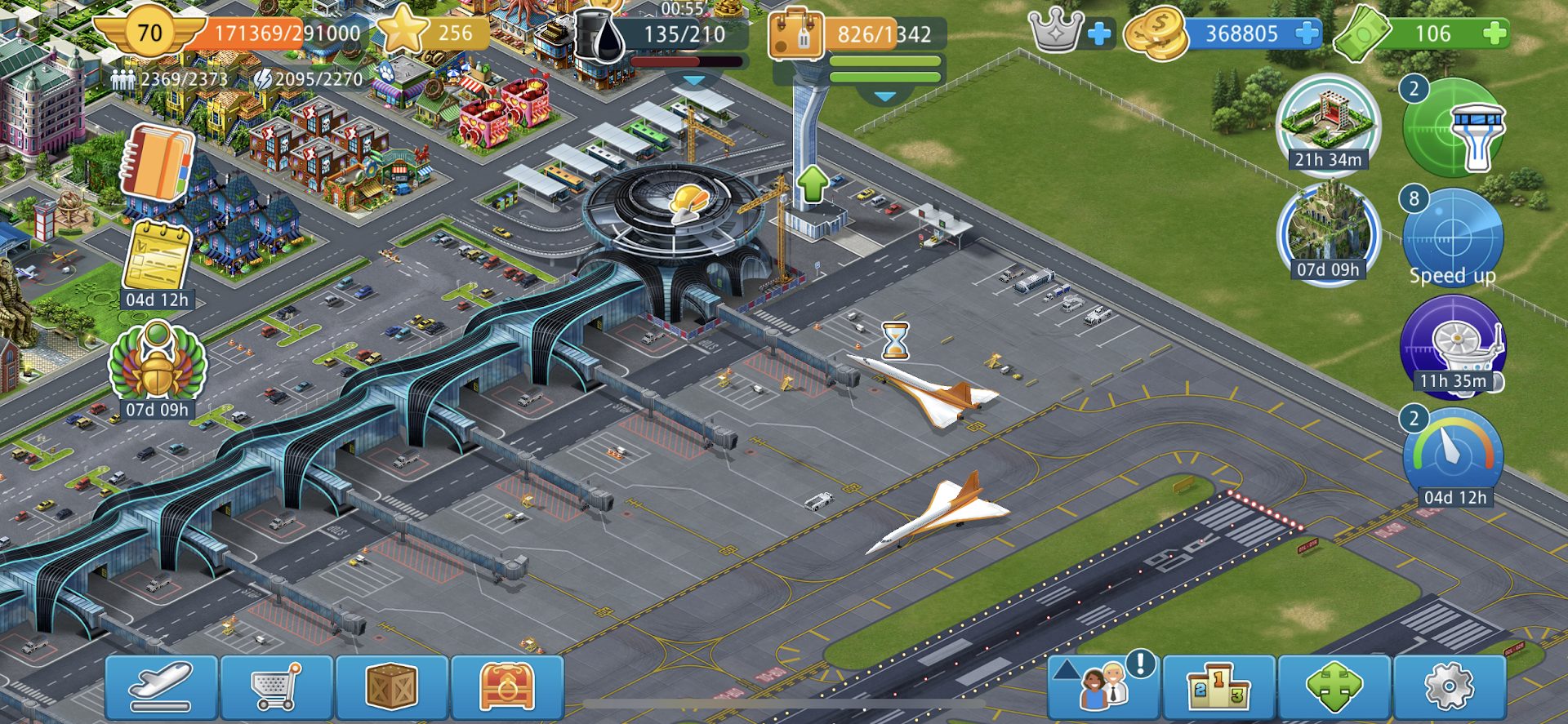The image size is (1568, 724).
Task: Add more coins with the plus button
Action: tap(1307, 33)
